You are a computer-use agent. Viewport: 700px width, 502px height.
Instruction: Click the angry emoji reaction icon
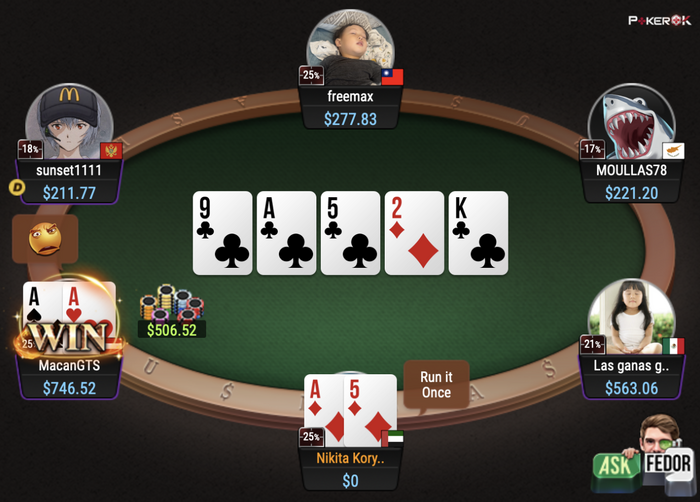[45, 239]
